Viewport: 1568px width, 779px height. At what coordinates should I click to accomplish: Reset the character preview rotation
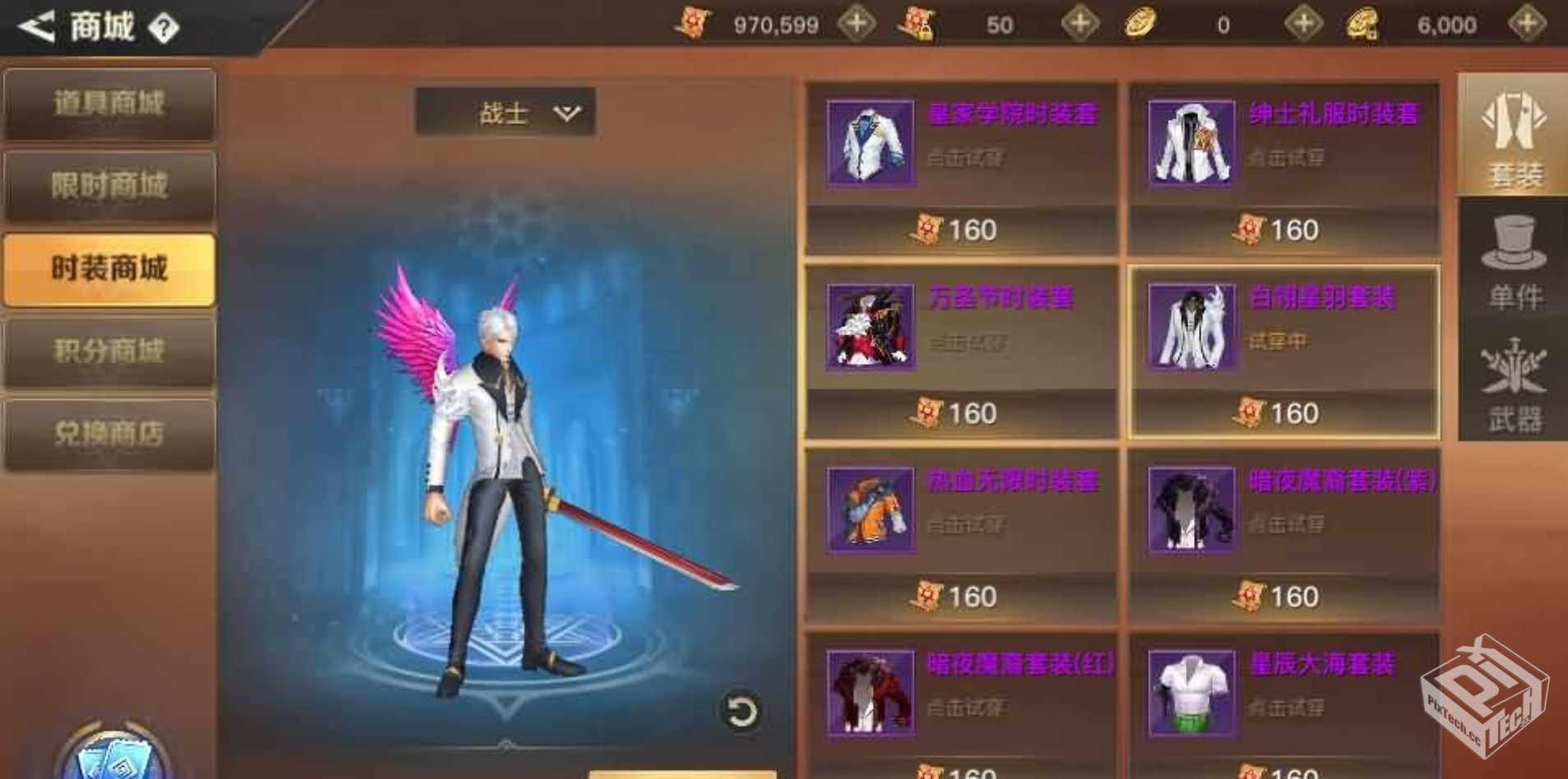(x=740, y=712)
